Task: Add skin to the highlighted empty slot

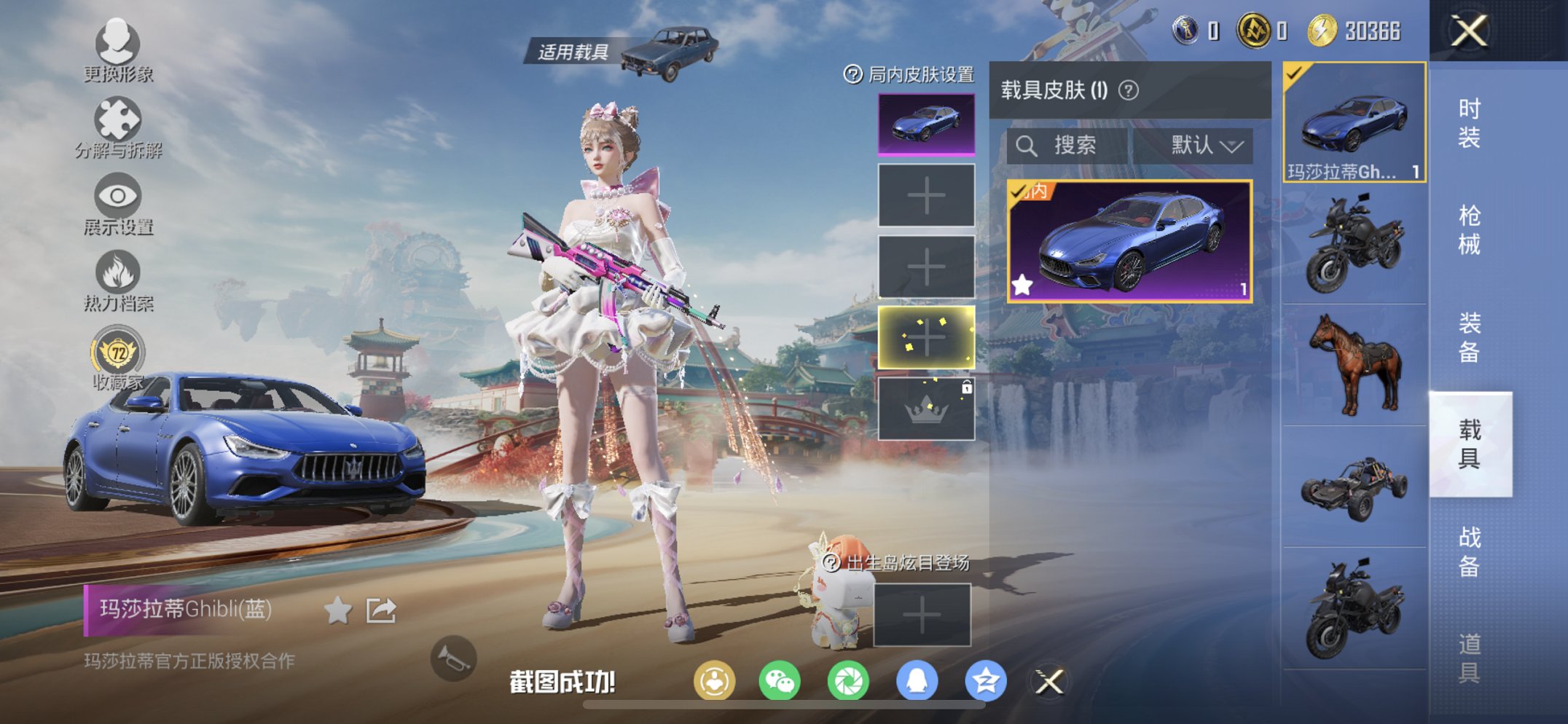Action: pyautogui.click(x=927, y=337)
